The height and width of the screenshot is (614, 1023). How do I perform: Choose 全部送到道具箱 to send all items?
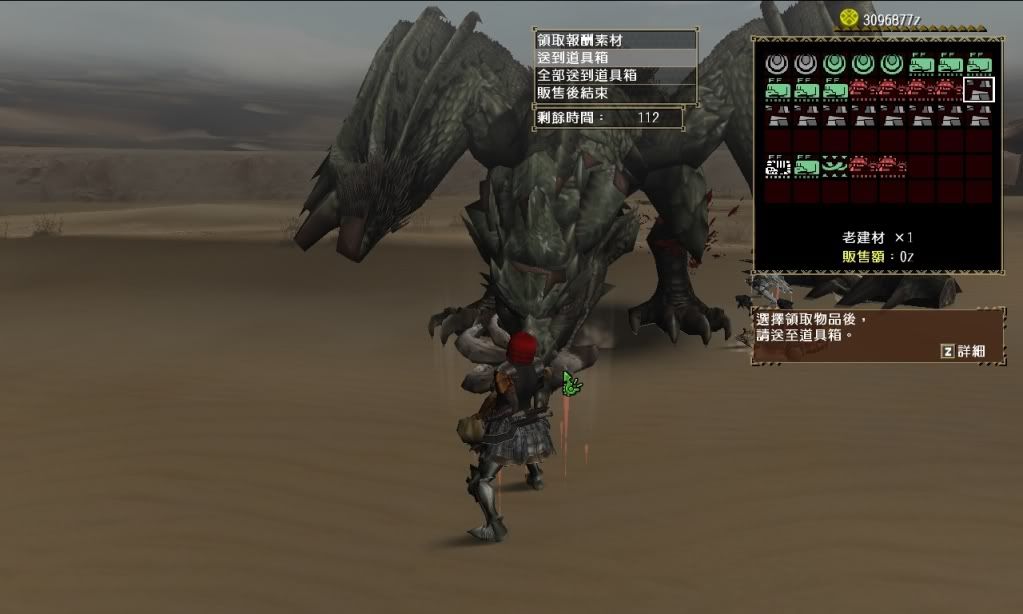(x=614, y=75)
